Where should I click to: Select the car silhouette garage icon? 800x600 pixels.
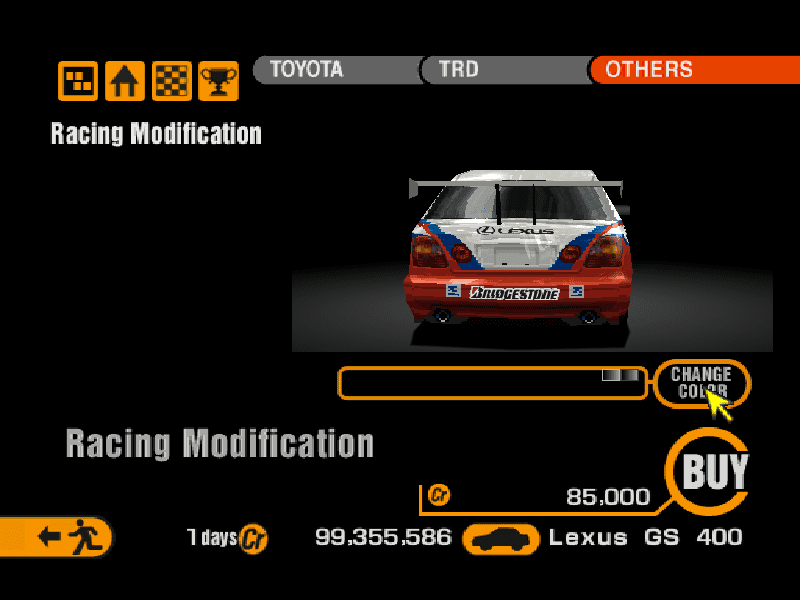point(502,539)
